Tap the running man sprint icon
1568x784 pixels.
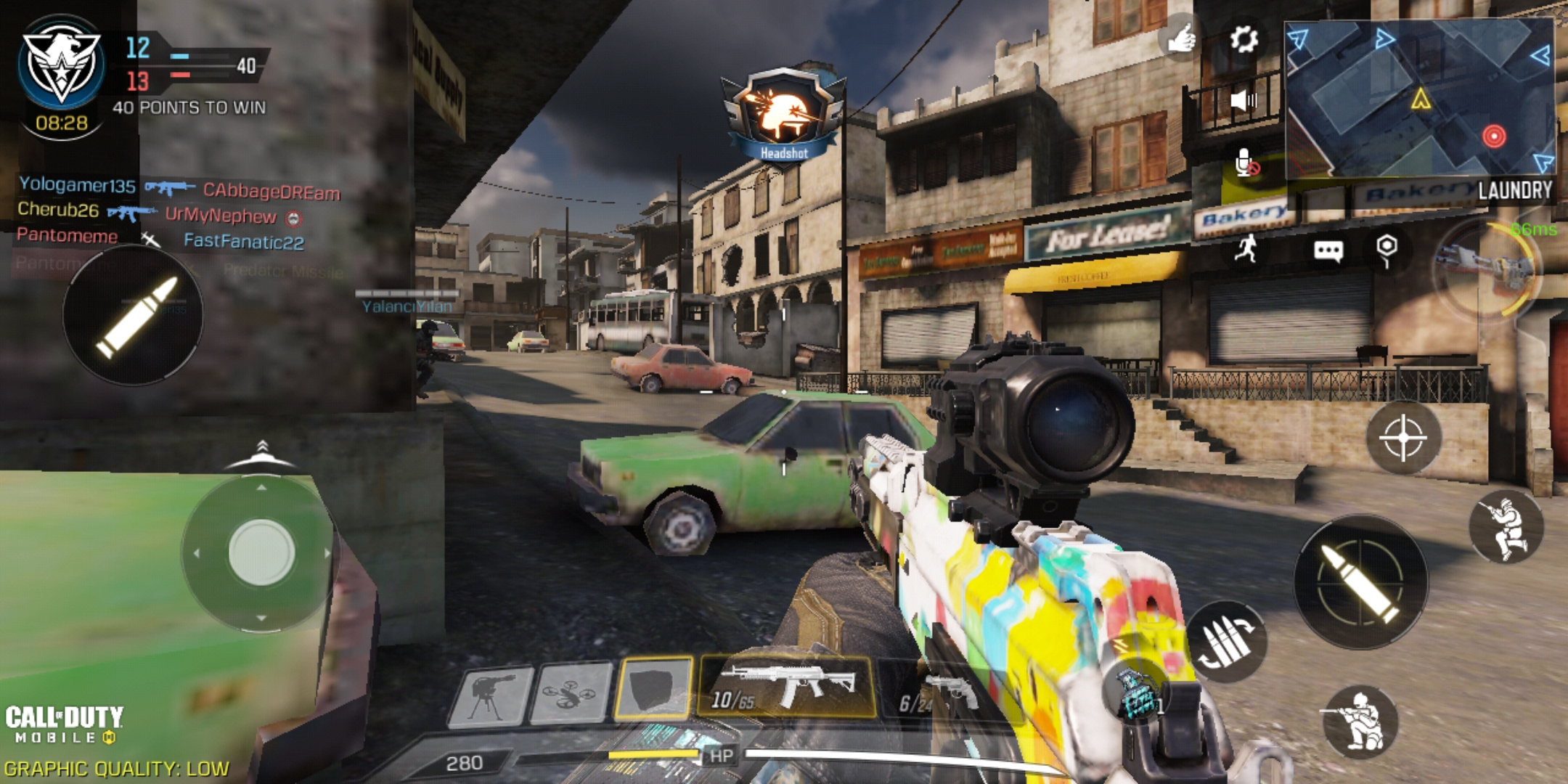click(1246, 249)
